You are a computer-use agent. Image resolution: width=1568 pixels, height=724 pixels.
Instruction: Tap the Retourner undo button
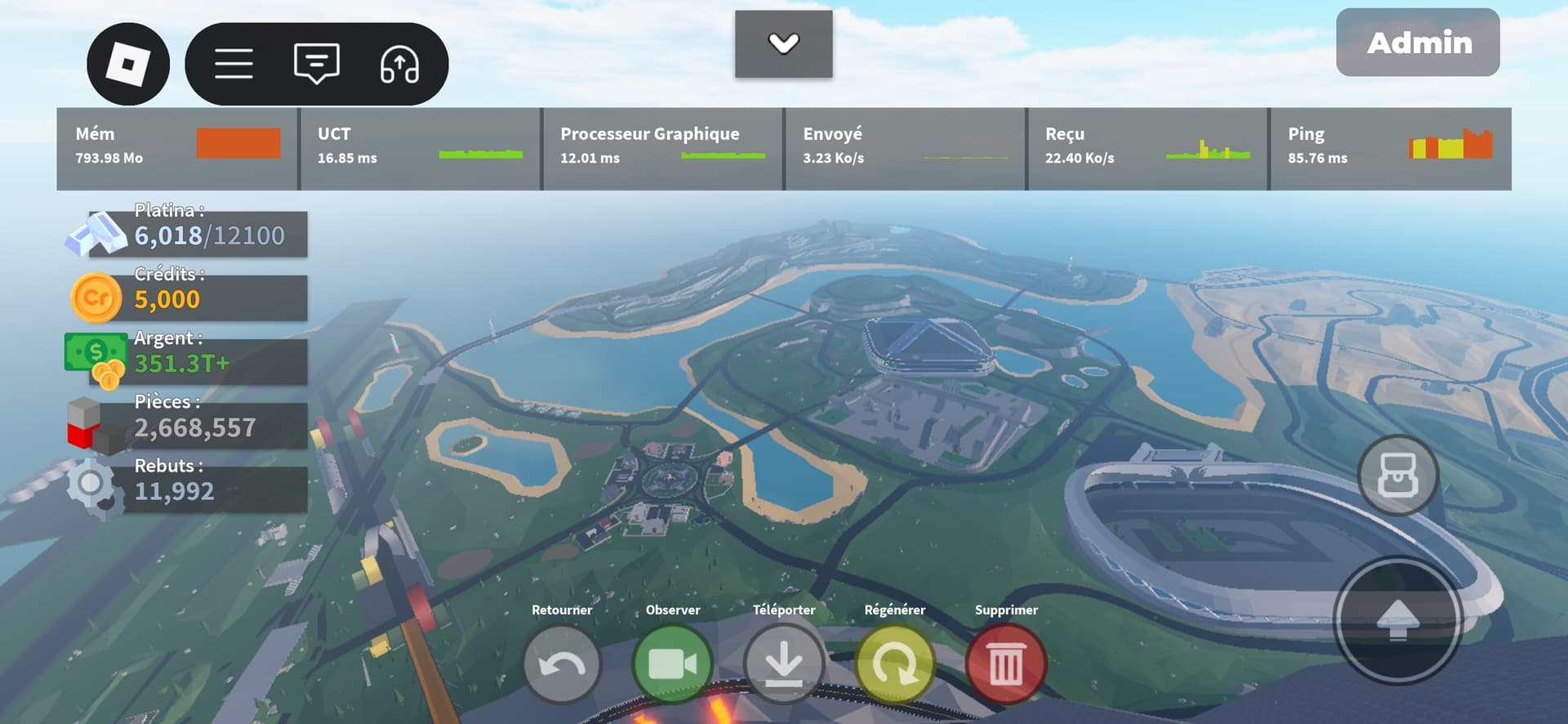point(562,665)
